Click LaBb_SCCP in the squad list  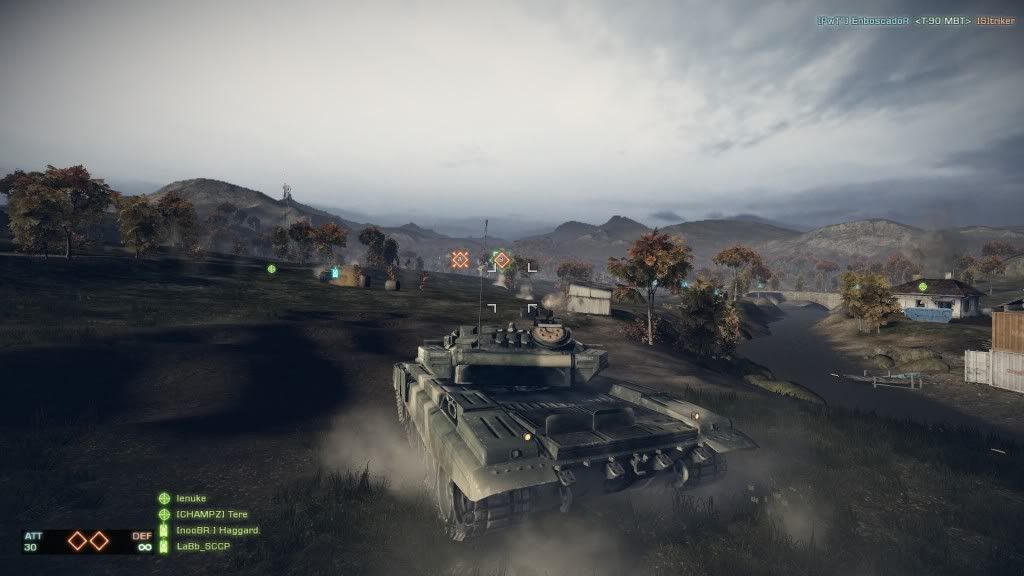tap(203, 546)
